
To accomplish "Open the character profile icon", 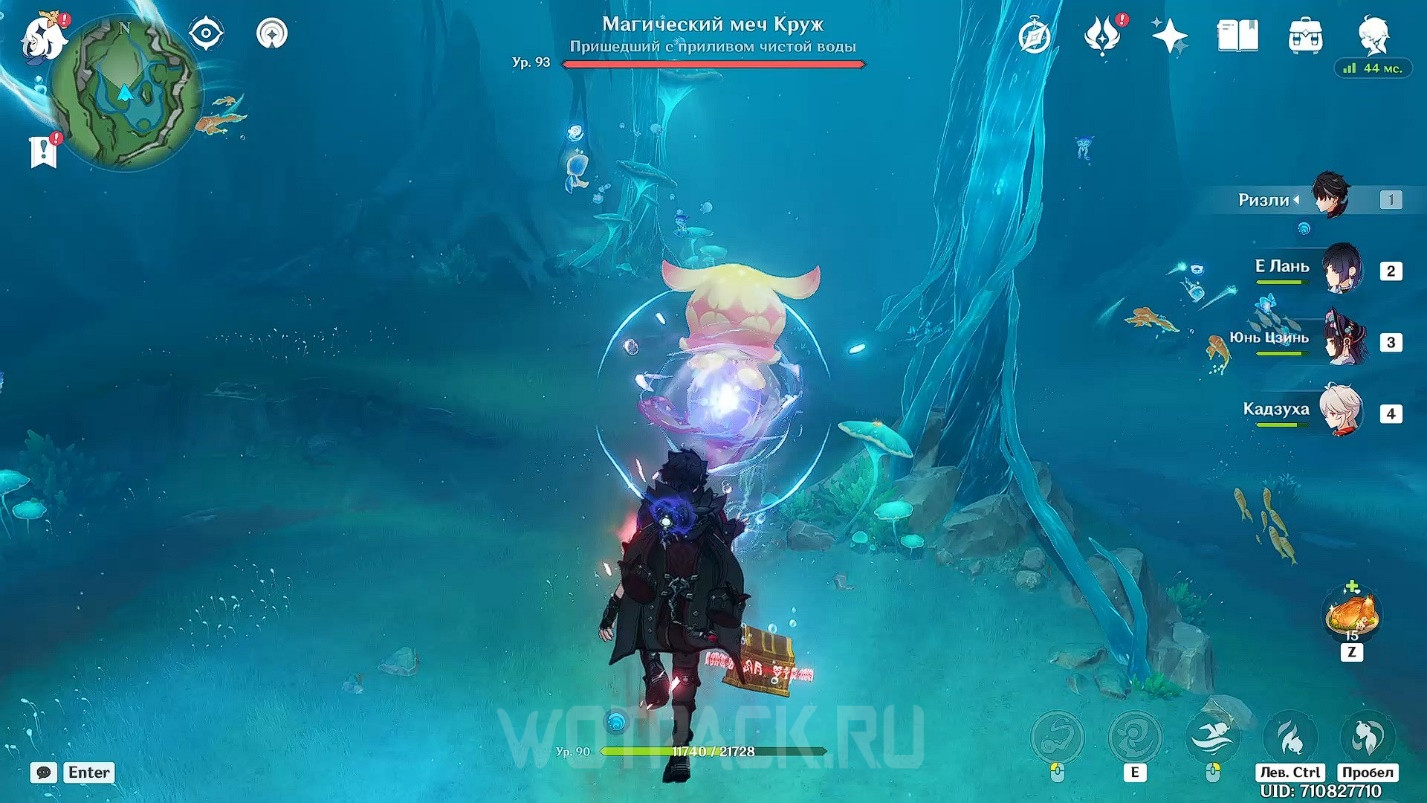I will click(x=1374, y=36).
